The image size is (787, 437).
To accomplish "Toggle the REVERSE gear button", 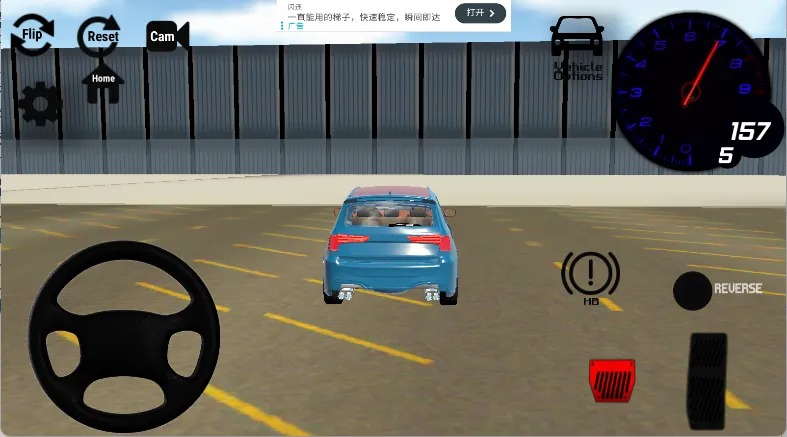I will click(x=693, y=290).
